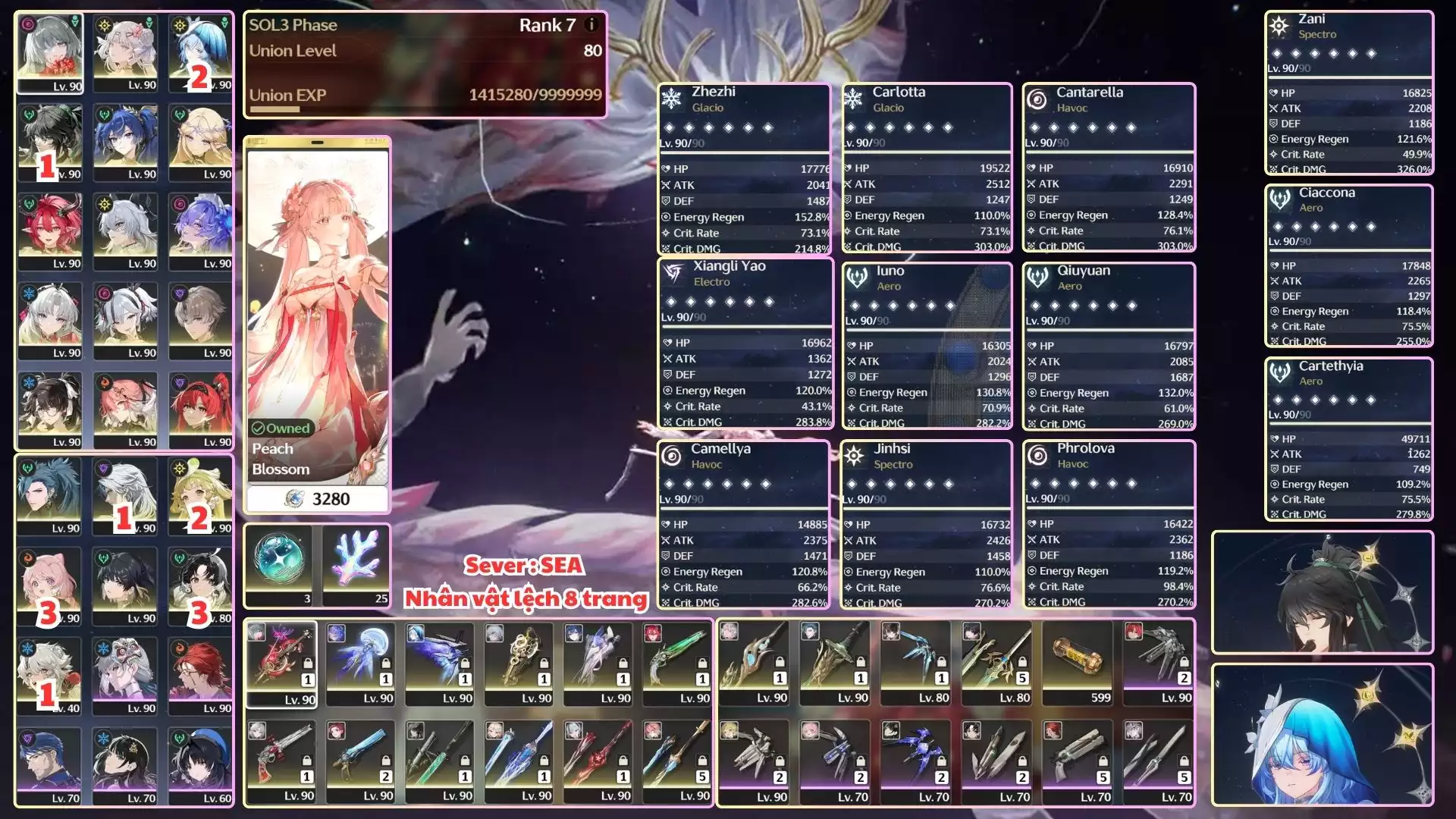Viewport: 1456px width, 819px height.
Task: View the Jinhsi Spectro stat card
Action: pos(926,524)
